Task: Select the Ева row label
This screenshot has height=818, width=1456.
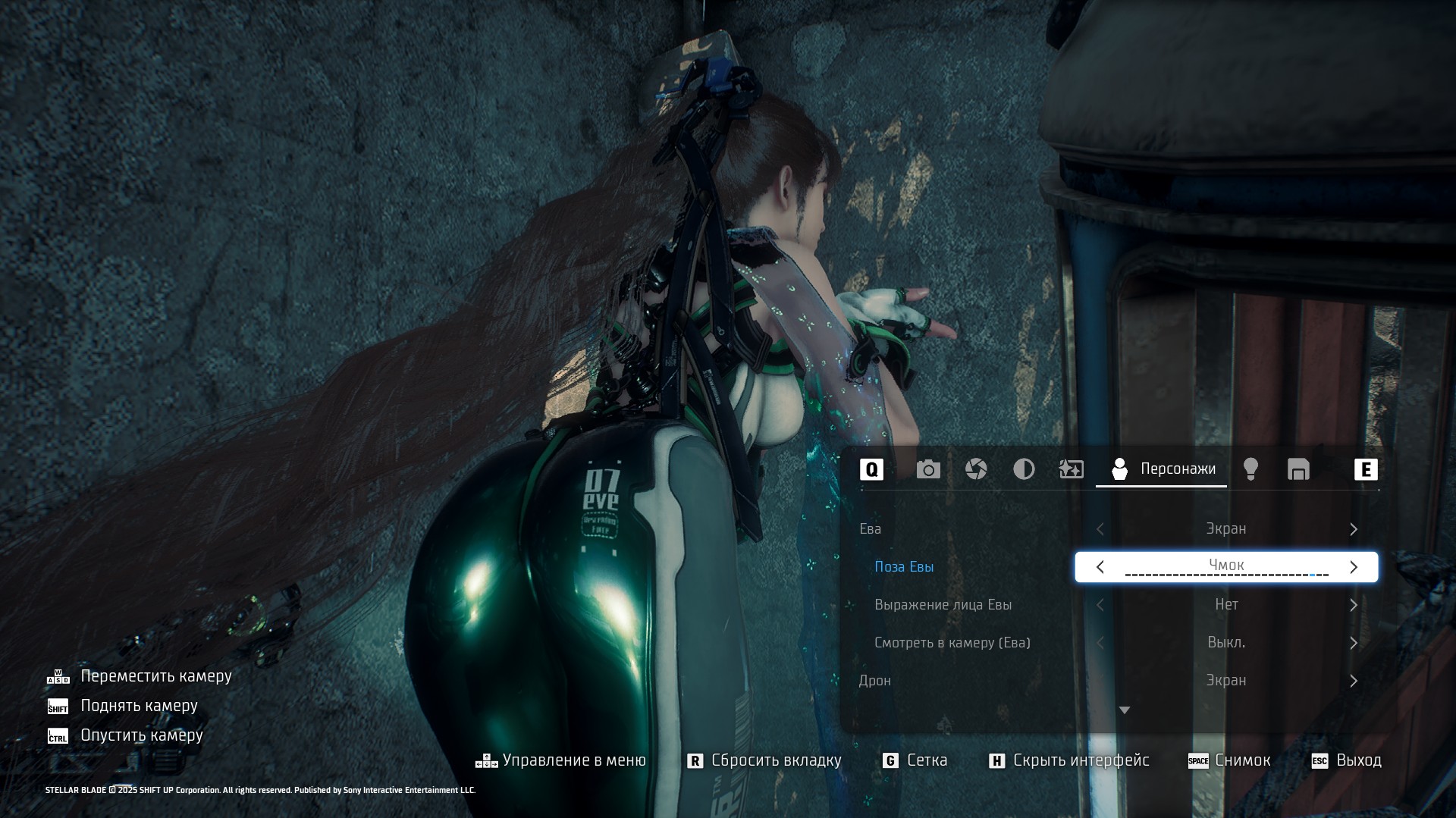Action: coord(870,529)
